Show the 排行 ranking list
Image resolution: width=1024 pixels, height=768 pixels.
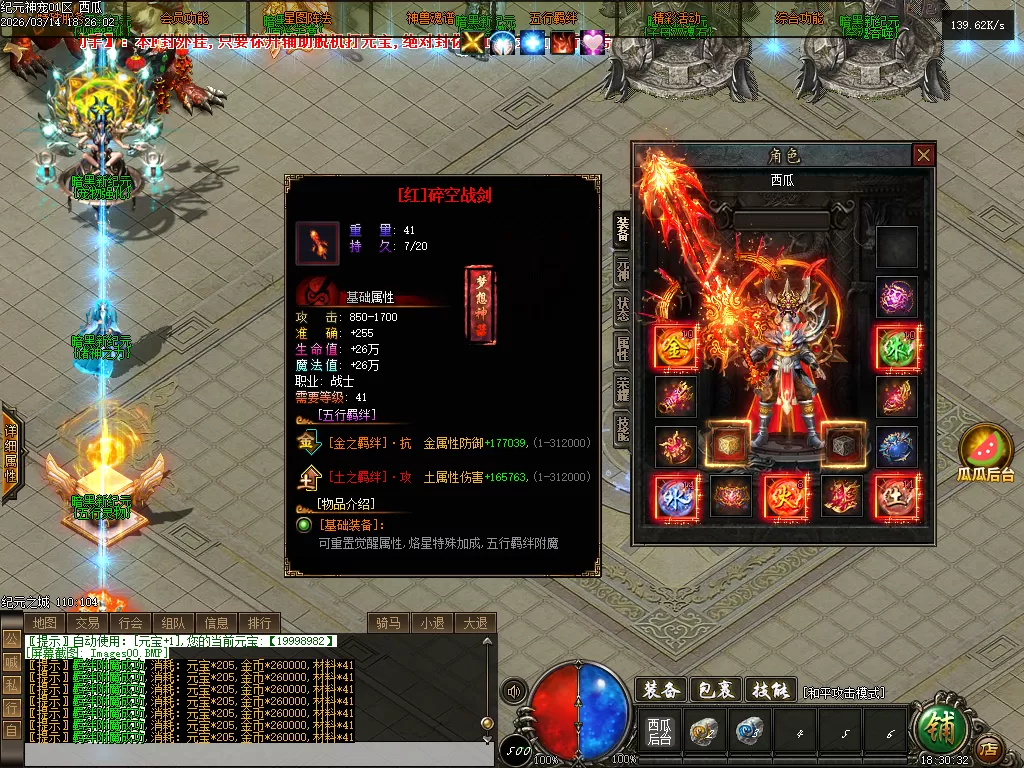click(x=259, y=623)
